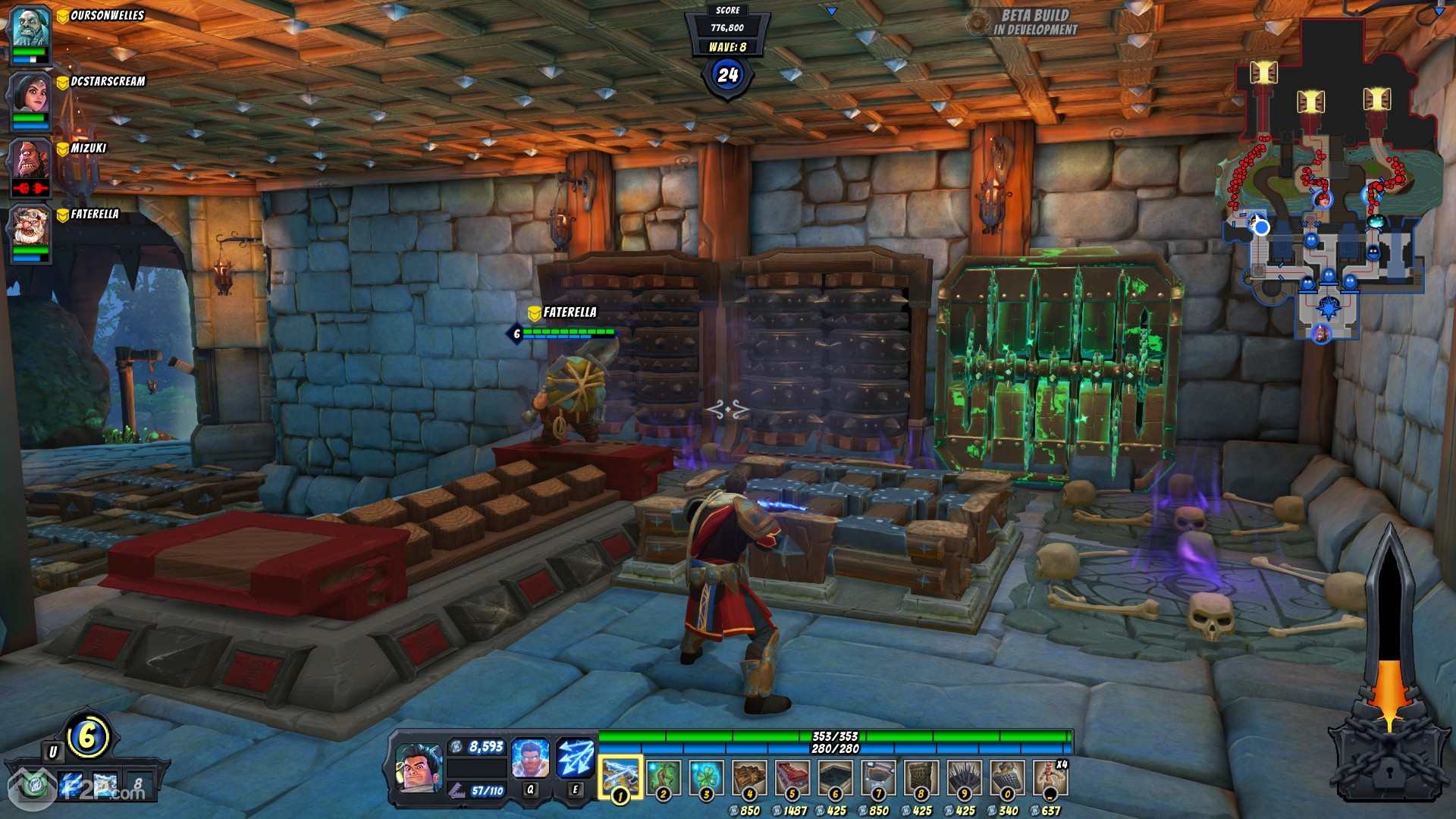This screenshot has height=819, width=1456.
Task: Click the player hero portrait in the bottom bar
Action: 418,769
